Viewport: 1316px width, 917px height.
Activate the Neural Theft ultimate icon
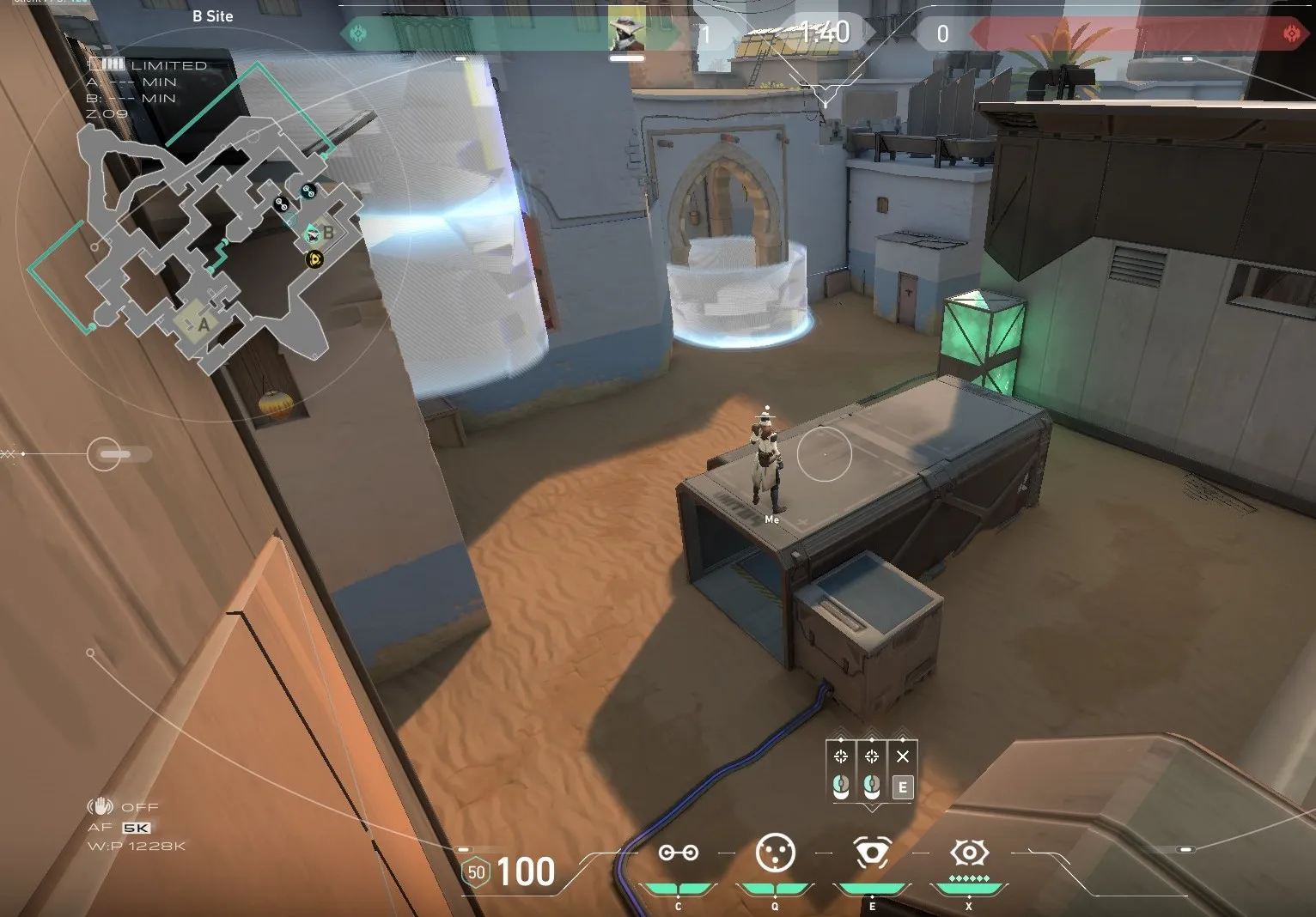pos(969,853)
